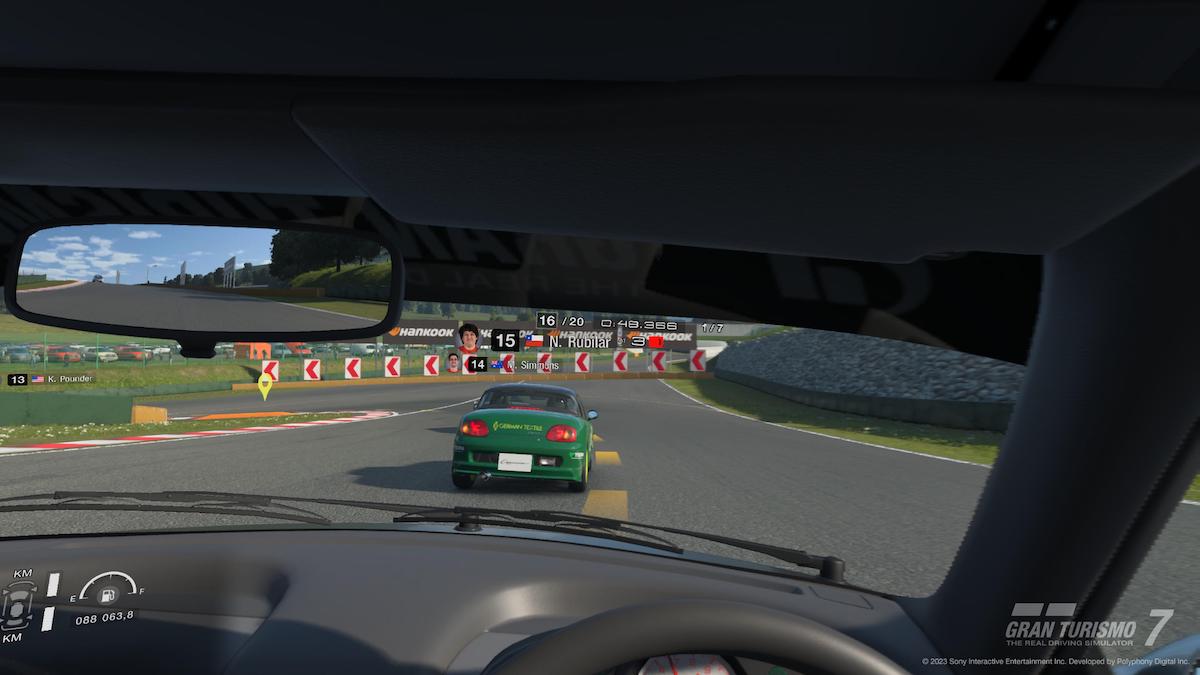Click the yellow track marker pin
Viewport: 1200px width, 675px height.
265,385
